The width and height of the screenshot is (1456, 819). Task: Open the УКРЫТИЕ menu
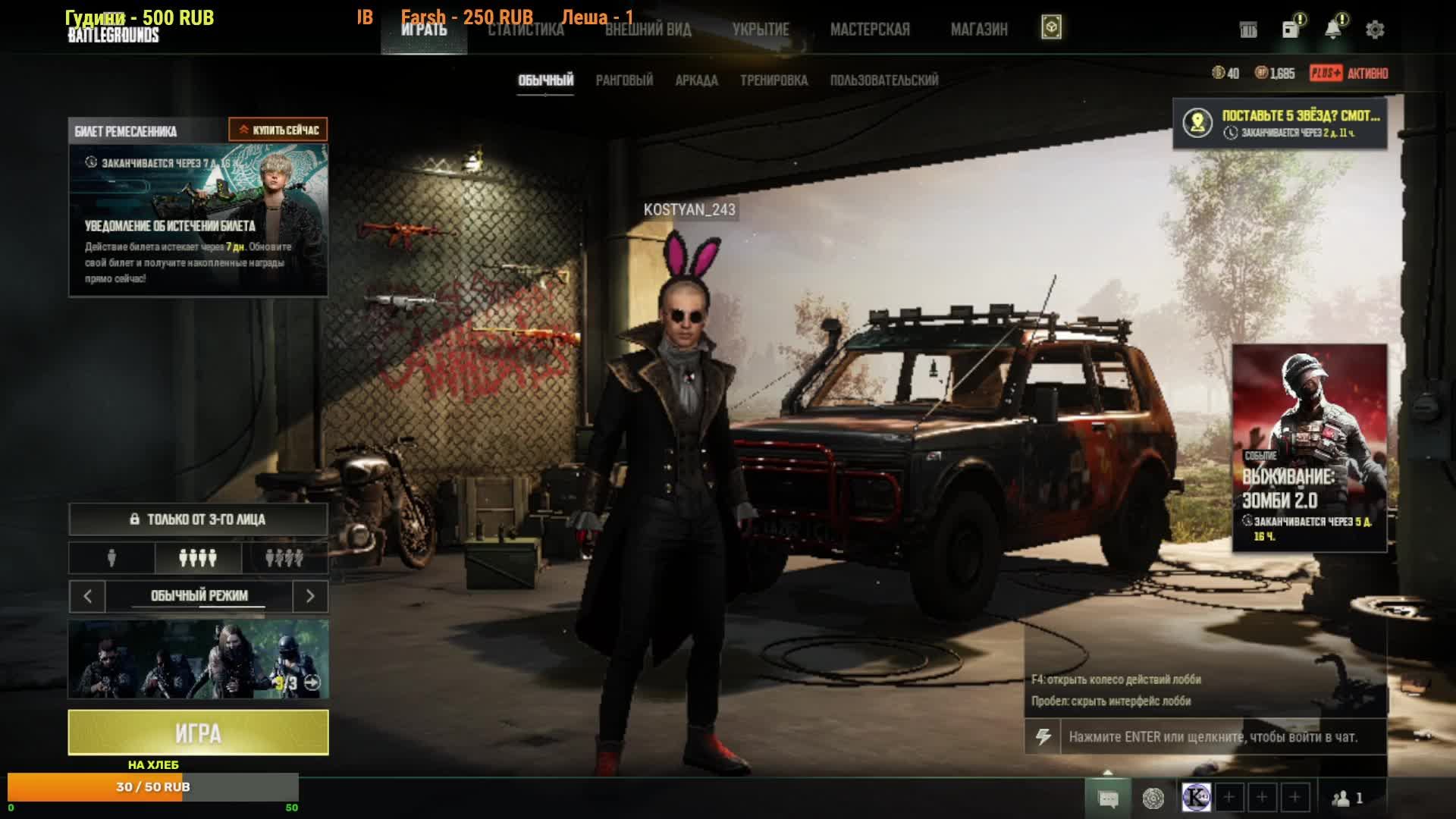(760, 30)
